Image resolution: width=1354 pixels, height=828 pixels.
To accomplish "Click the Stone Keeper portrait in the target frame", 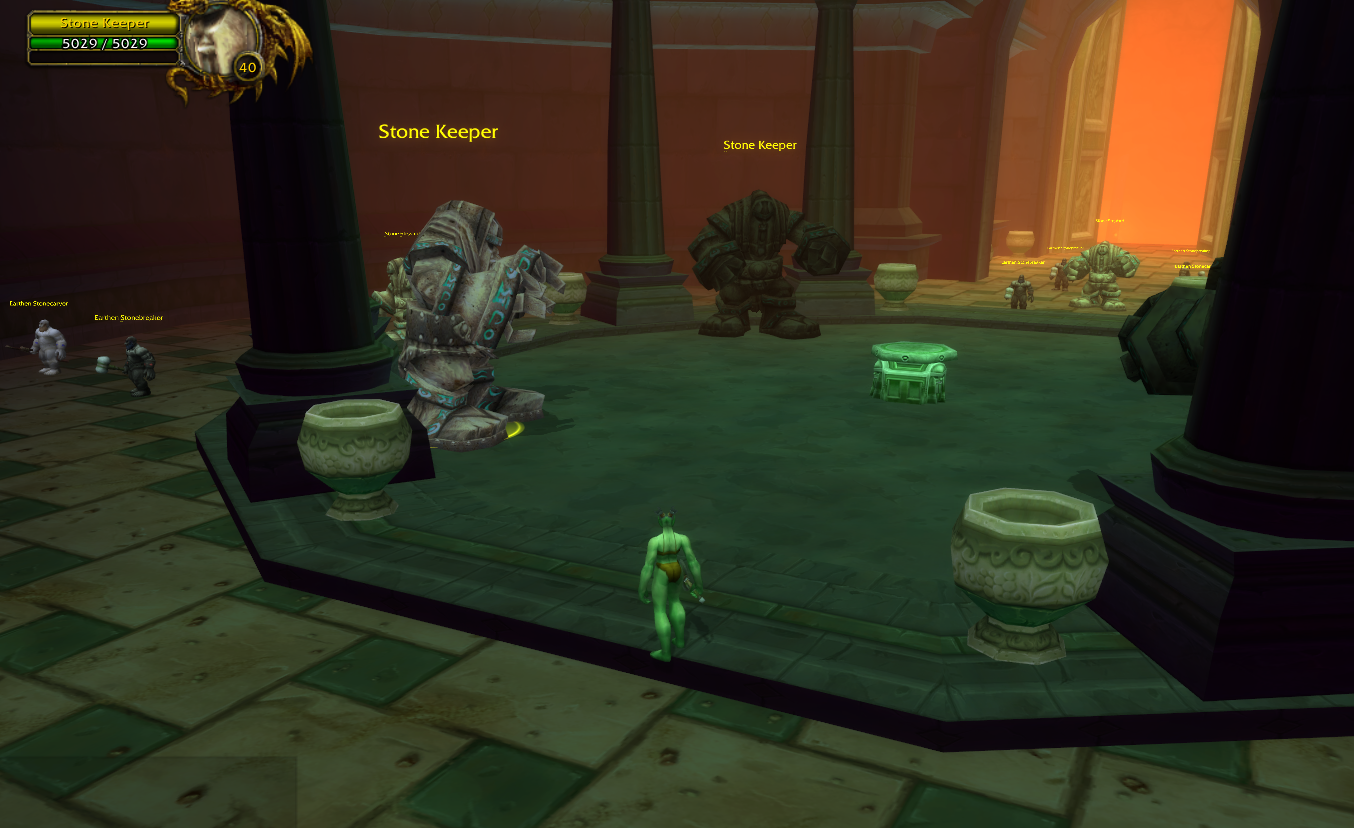I will [220, 38].
